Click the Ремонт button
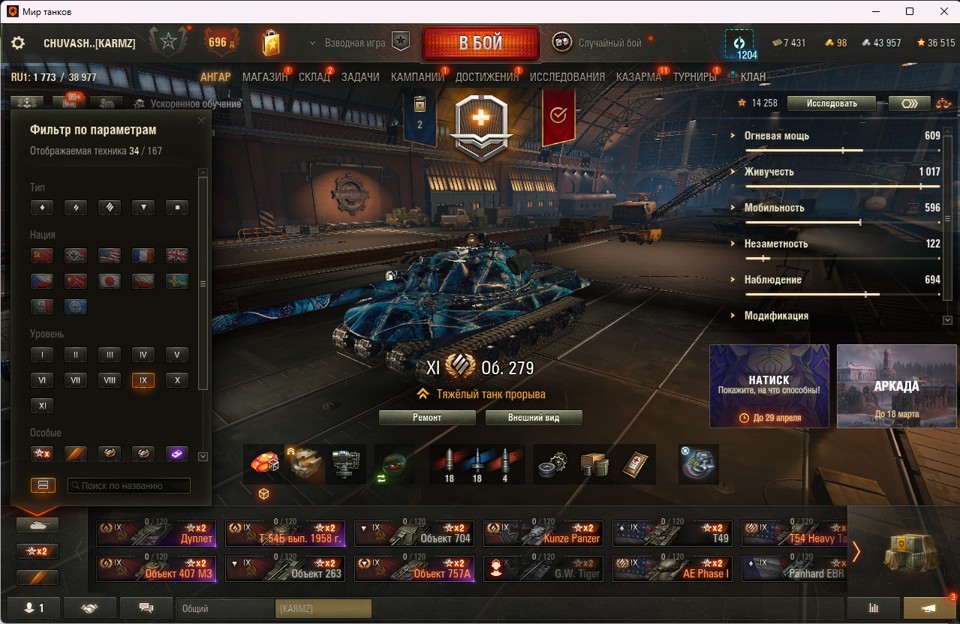This screenshot has height=624, width=960. [x=427, y=417]
